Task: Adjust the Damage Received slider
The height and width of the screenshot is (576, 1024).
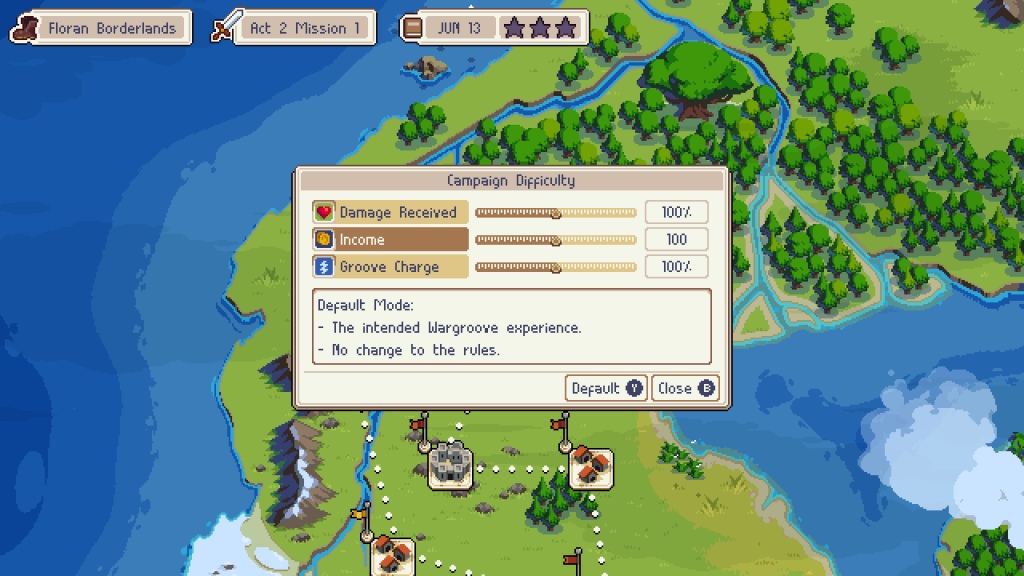Action: (556, 212)
